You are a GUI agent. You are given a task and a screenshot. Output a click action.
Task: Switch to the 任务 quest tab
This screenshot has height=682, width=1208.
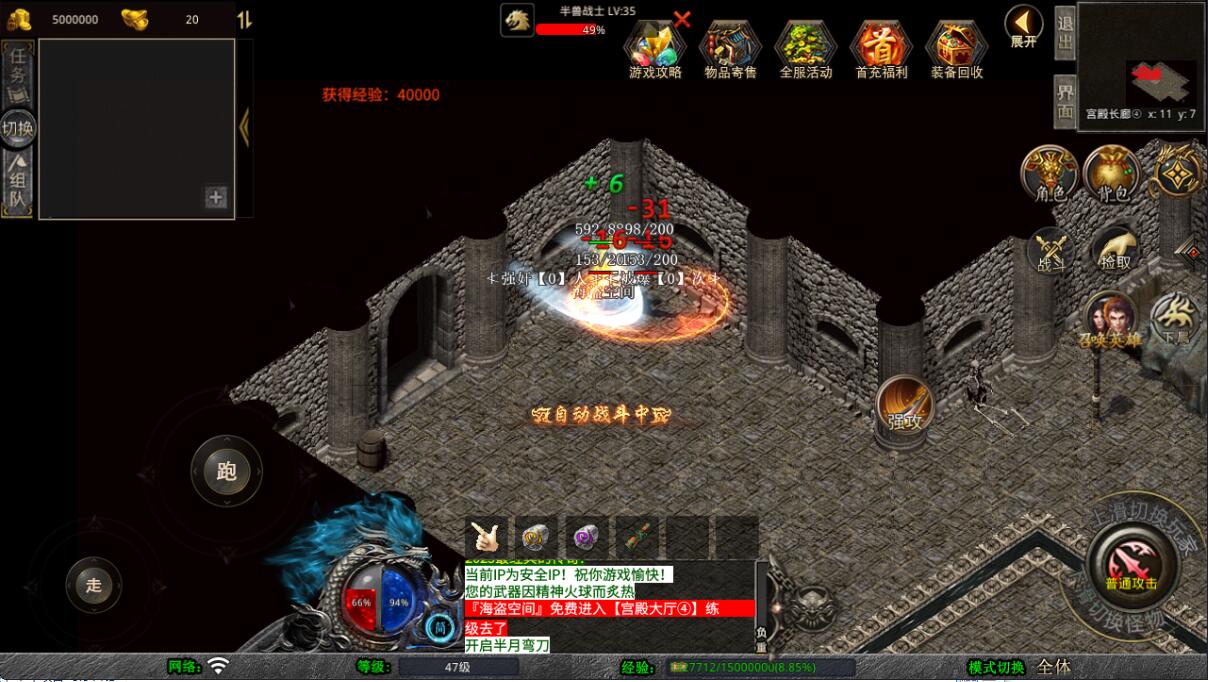click(x=19, y=69)
